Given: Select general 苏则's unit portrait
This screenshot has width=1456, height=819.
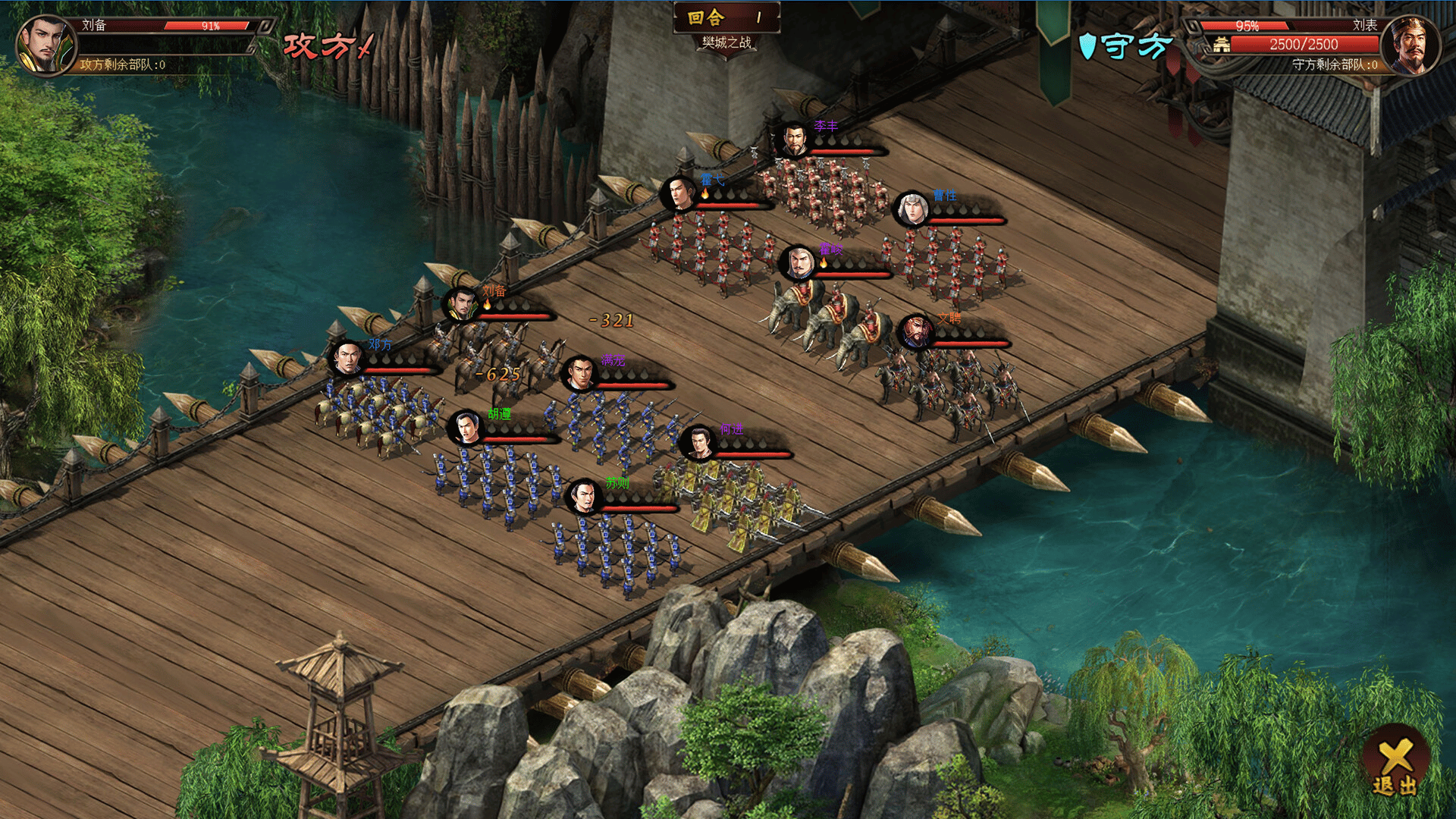Looking at the screenshot, I should tap(583, 497).
